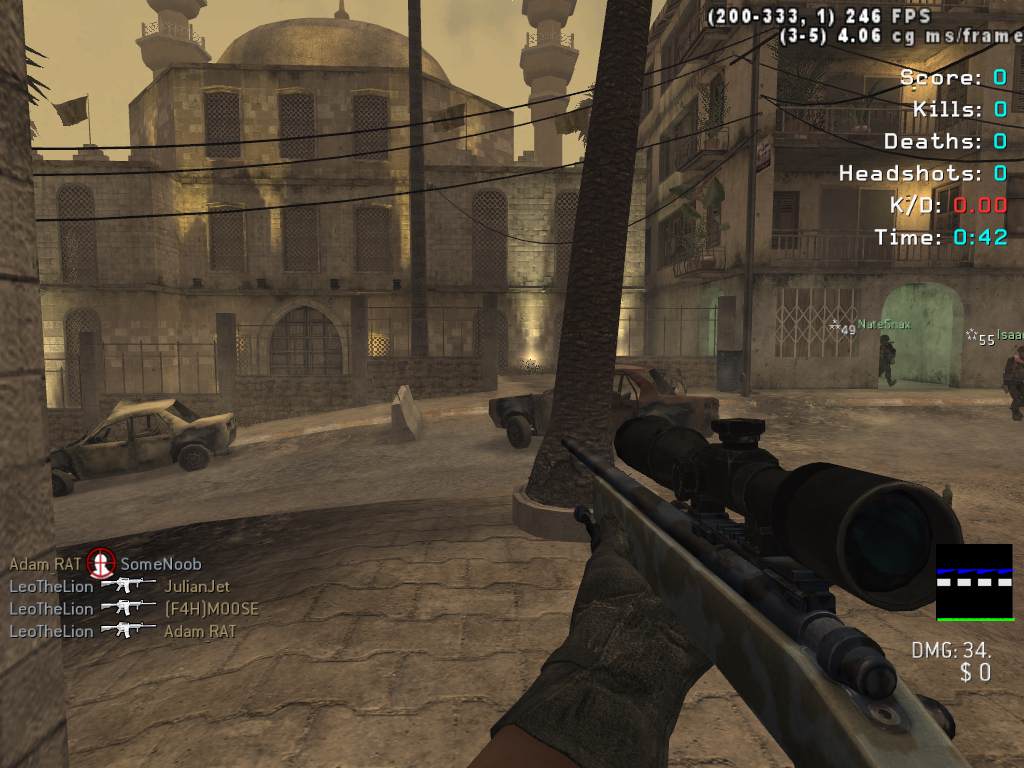Click the skull icon beside SomeNoob

[100, 563]
